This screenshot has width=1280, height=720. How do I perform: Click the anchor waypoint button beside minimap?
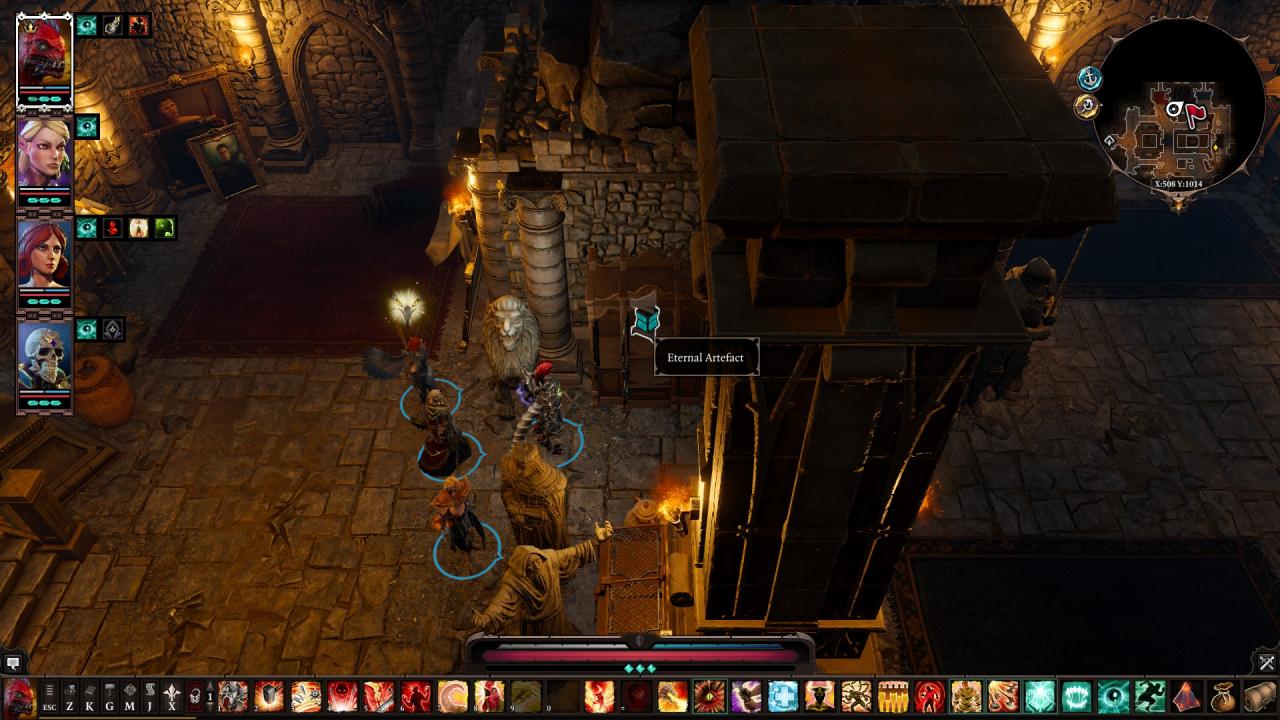point(1089,78)
